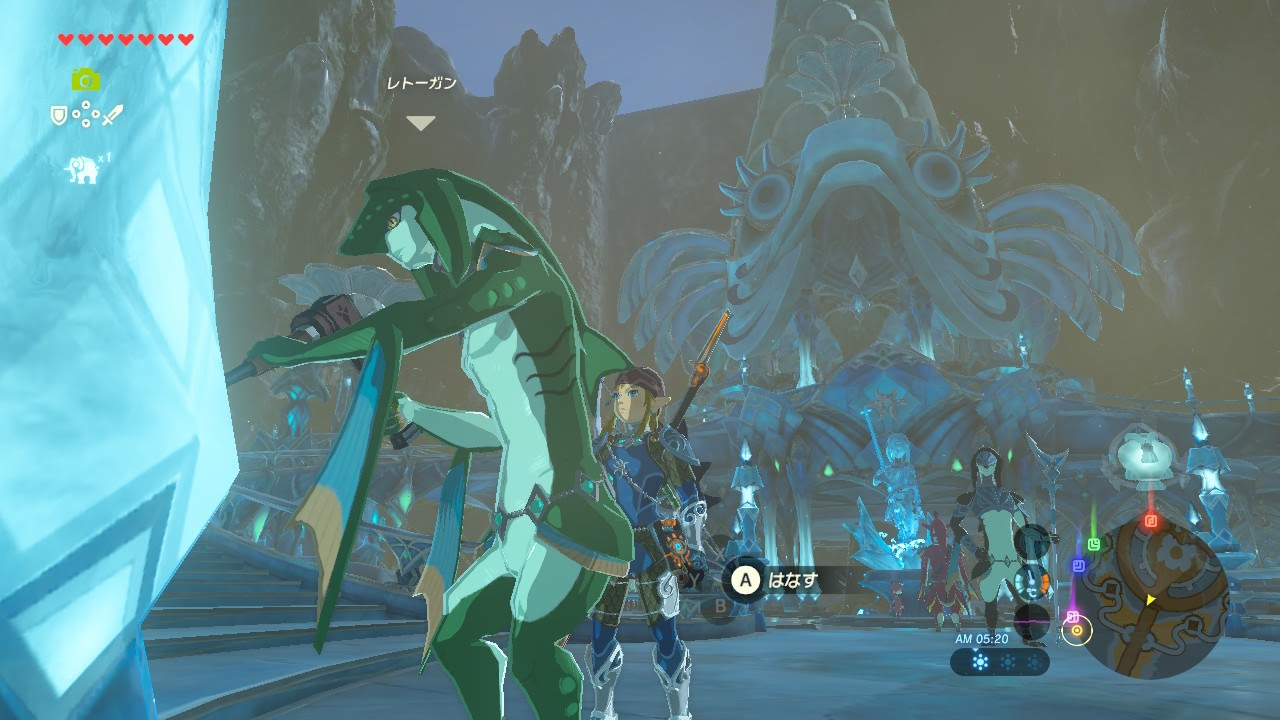Click the circular minimap
1280x720 pixels.
[1161, 598]
